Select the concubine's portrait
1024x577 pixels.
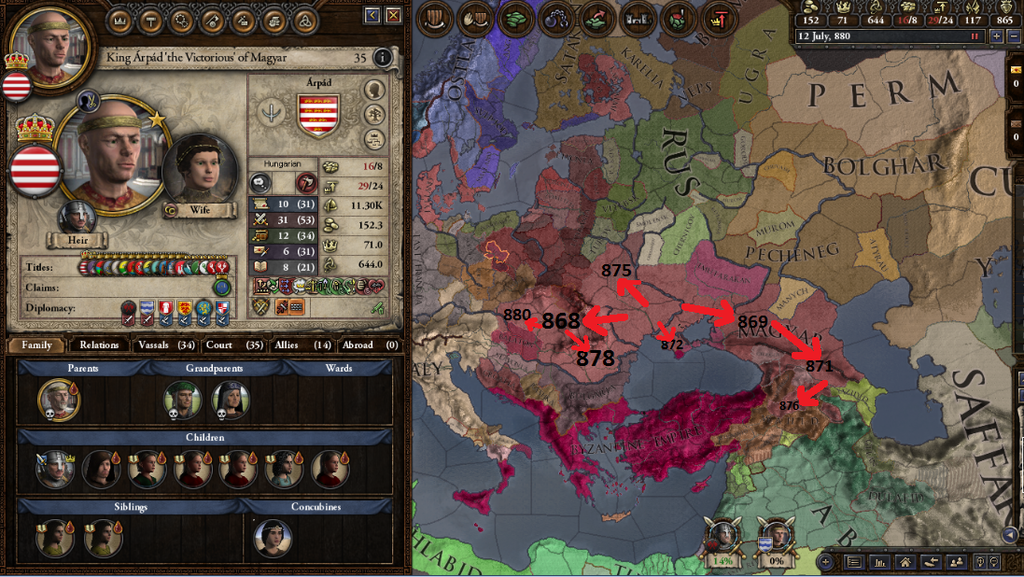(x=272, y=537)
